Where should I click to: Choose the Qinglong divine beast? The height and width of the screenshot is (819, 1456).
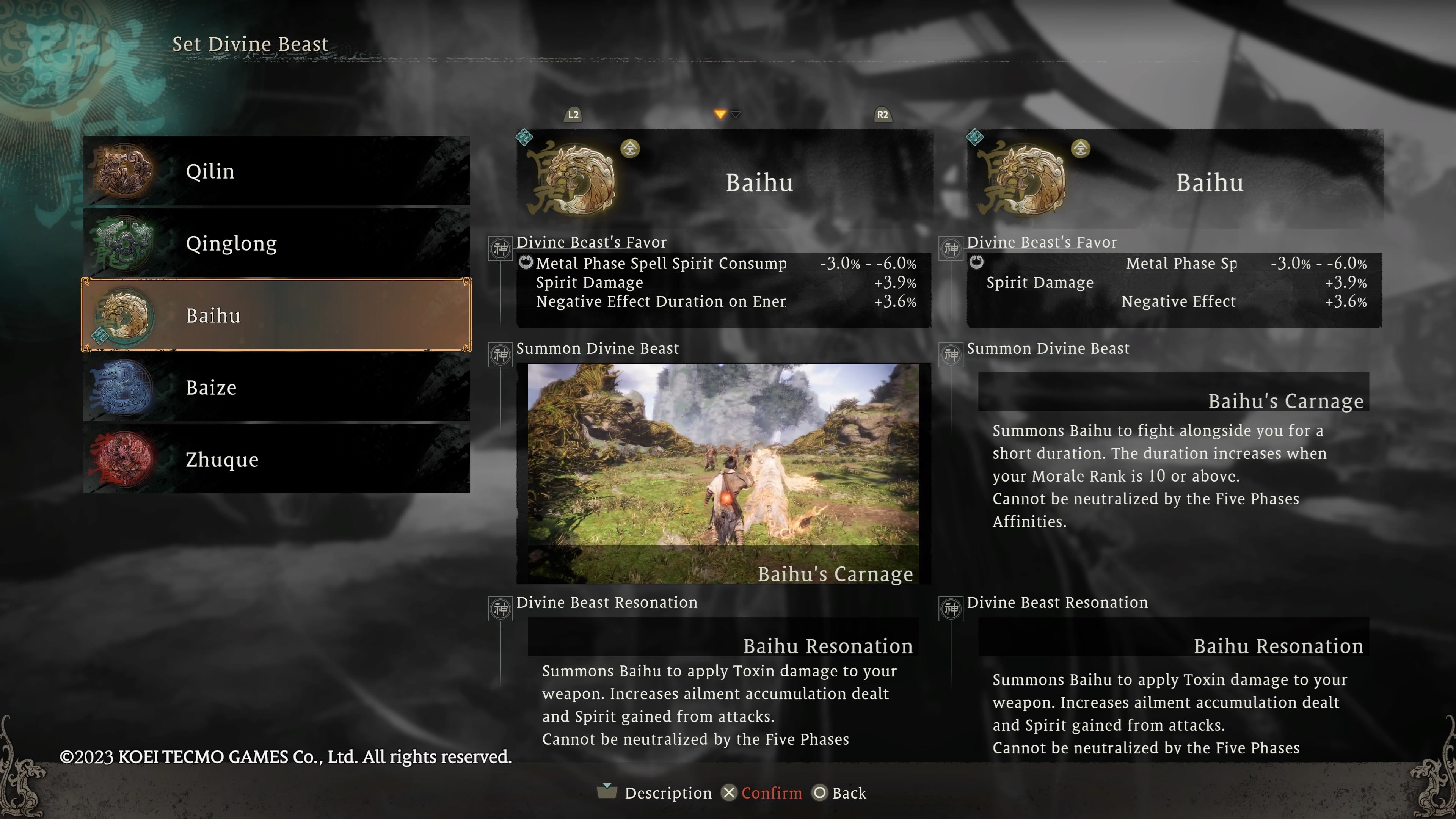point(276,243)
